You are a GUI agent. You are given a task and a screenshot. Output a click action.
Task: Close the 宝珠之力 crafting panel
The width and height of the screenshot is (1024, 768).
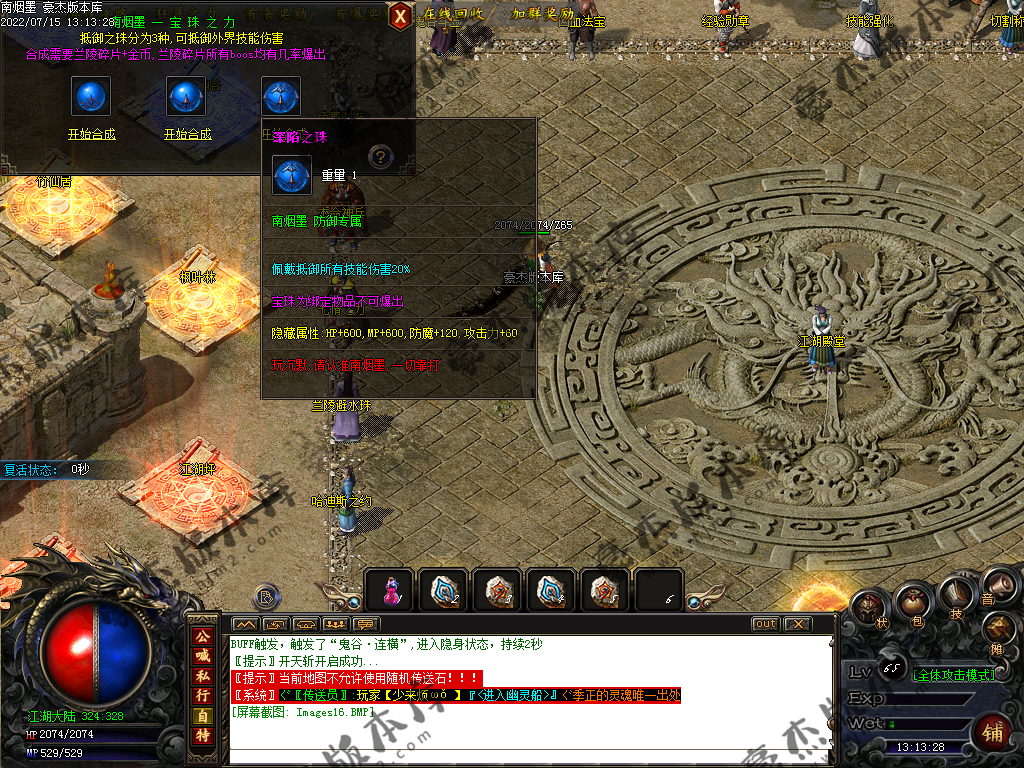click(400, 15)
